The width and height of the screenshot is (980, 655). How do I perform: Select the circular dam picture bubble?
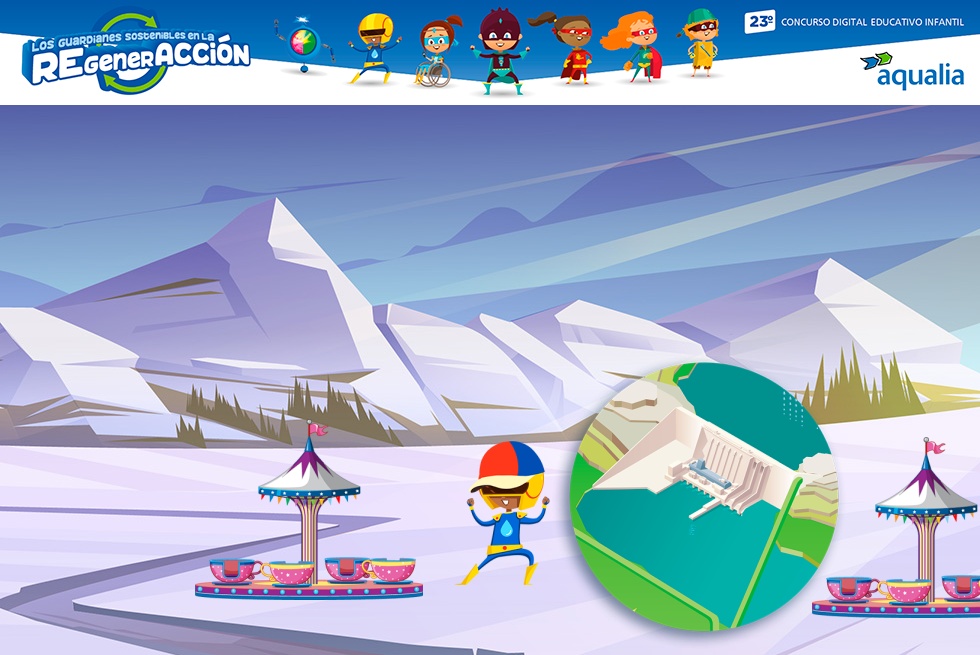pyautogui.click(x=701, y=496)
